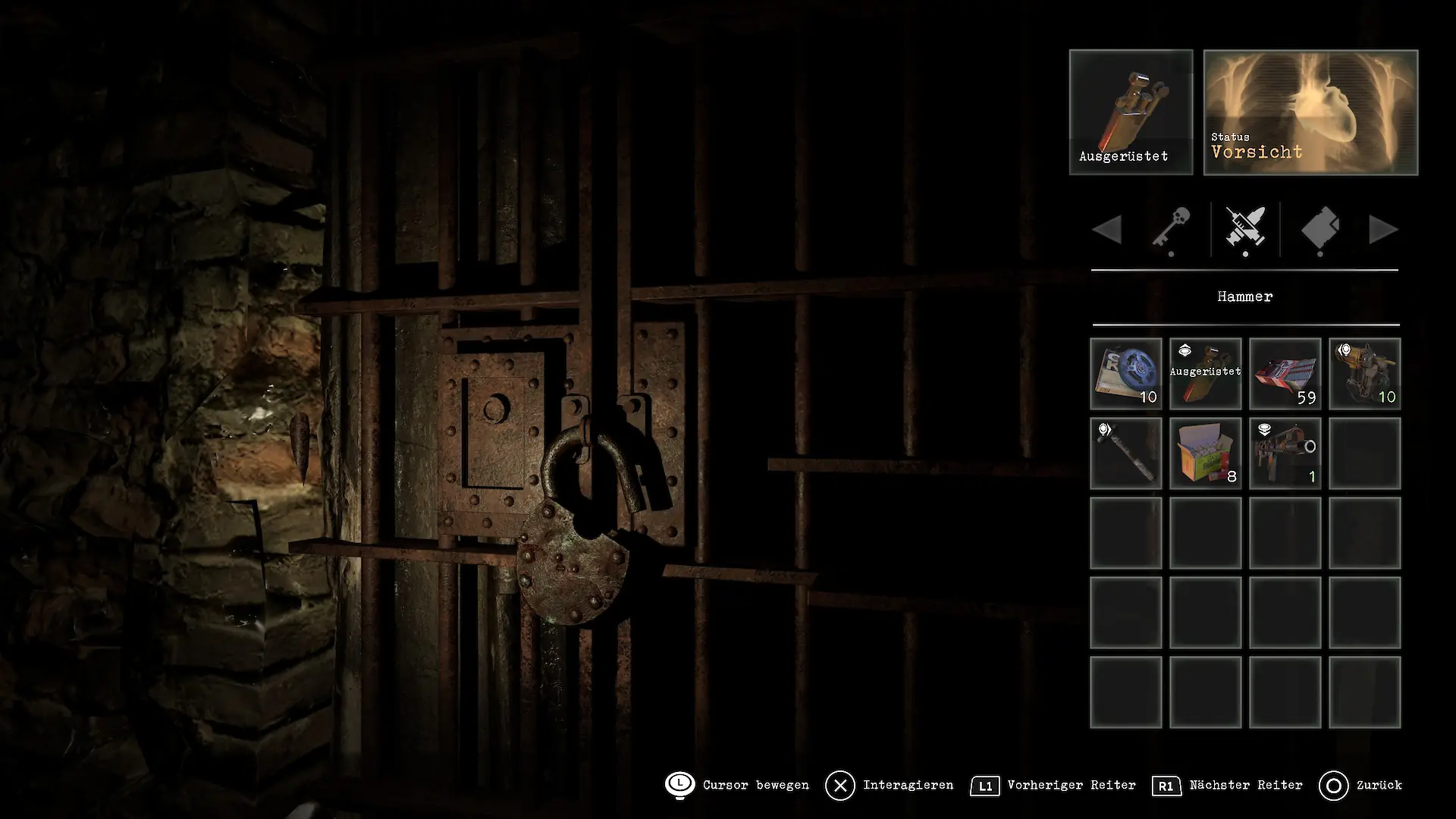Click the Ausgerüstet equipped weapon panel
This screenshot has height=819, width=1456.
[1131, 112]
